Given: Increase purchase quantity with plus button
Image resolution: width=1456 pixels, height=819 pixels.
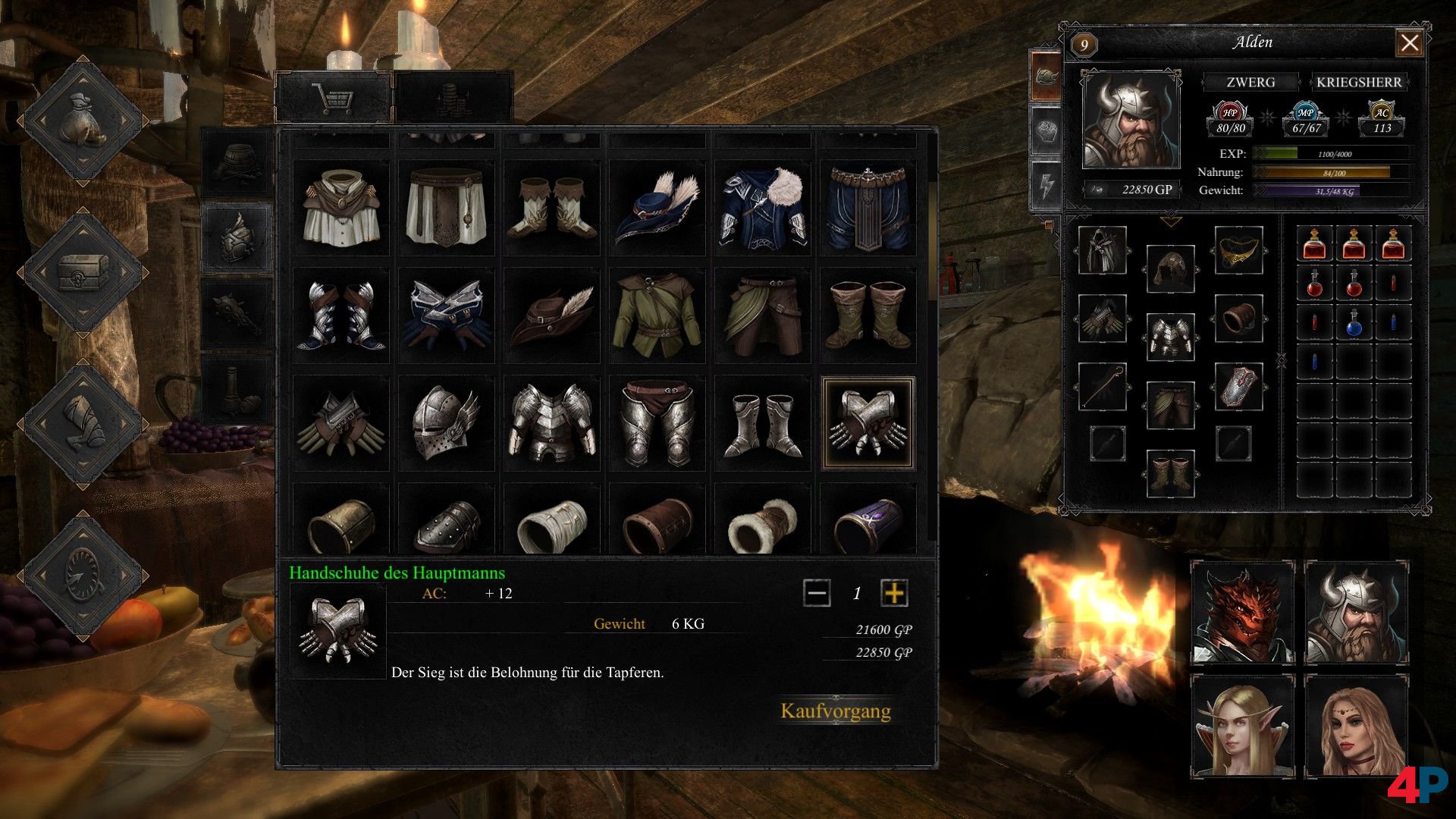Looking at the screenshot, I should [894, 593].
